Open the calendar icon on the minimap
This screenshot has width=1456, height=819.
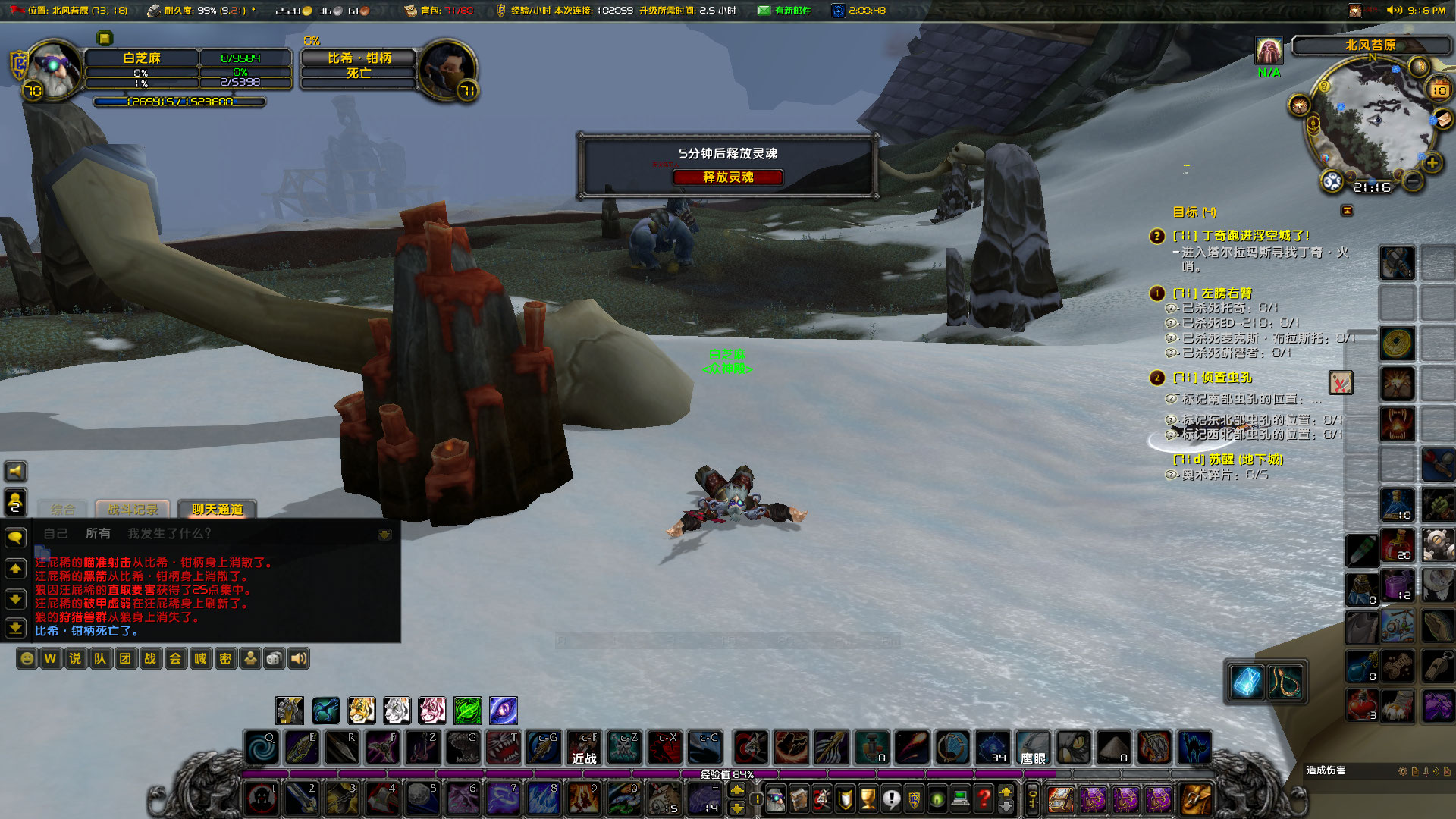[1439, 88]
